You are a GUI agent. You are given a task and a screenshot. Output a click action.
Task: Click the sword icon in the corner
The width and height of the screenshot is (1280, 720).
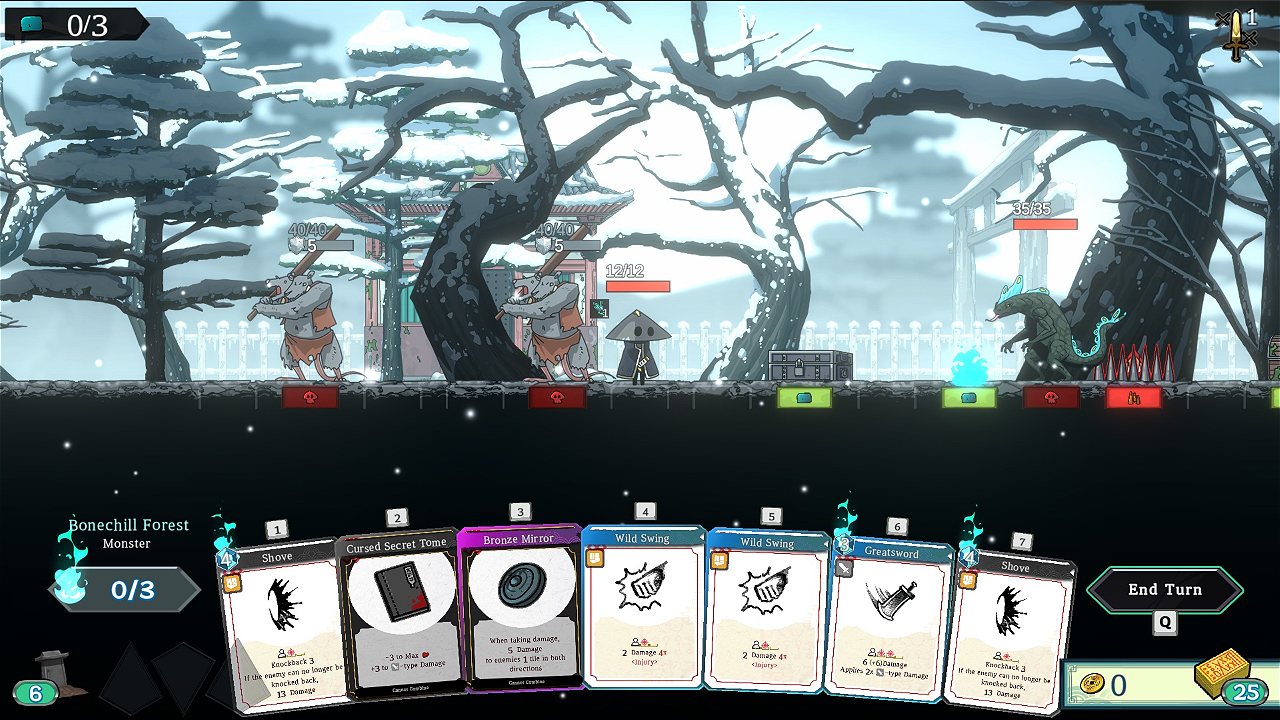[x=1238, y=35]
